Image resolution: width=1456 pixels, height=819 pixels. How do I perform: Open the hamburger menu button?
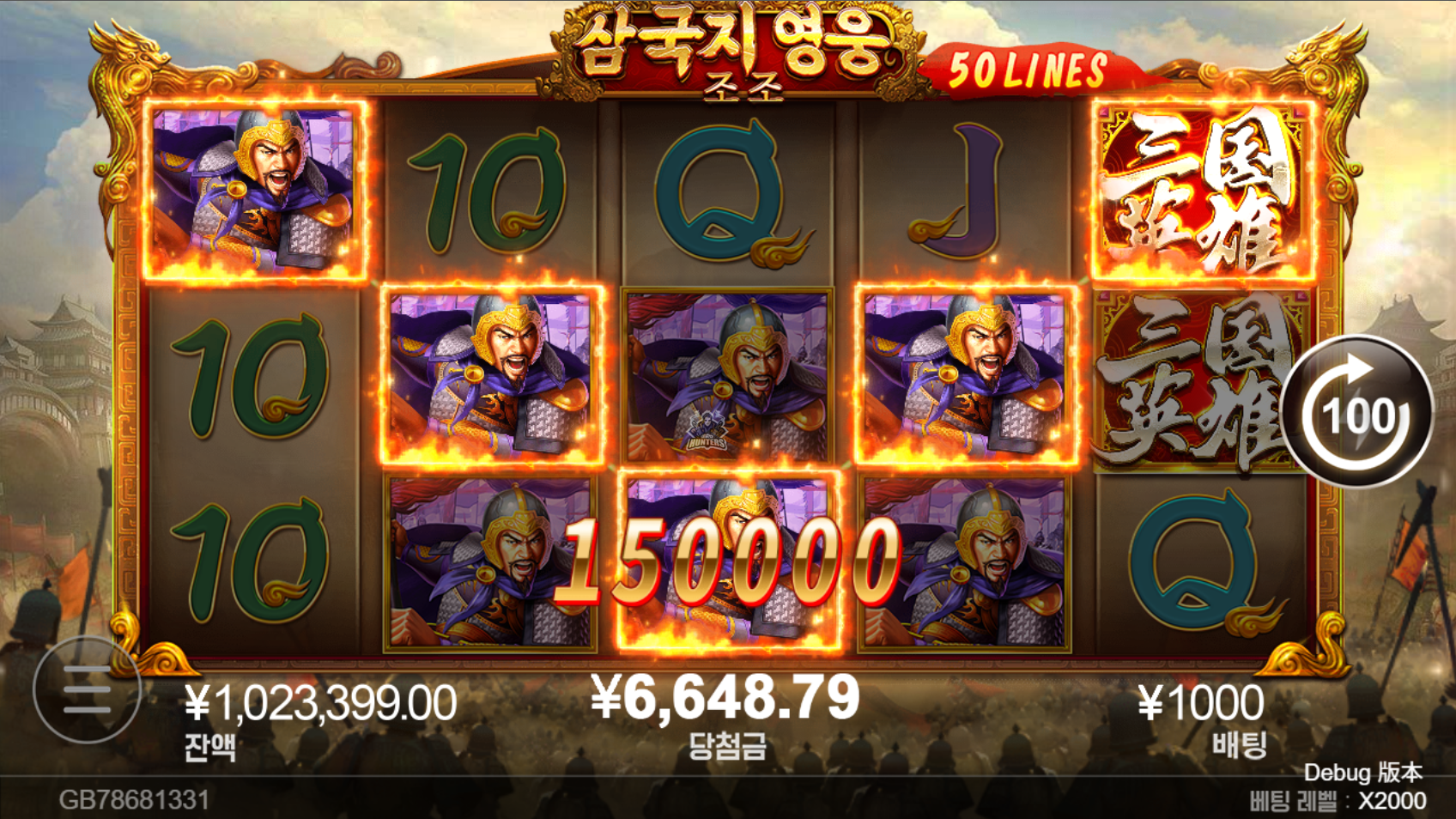(x=87, y=689)
